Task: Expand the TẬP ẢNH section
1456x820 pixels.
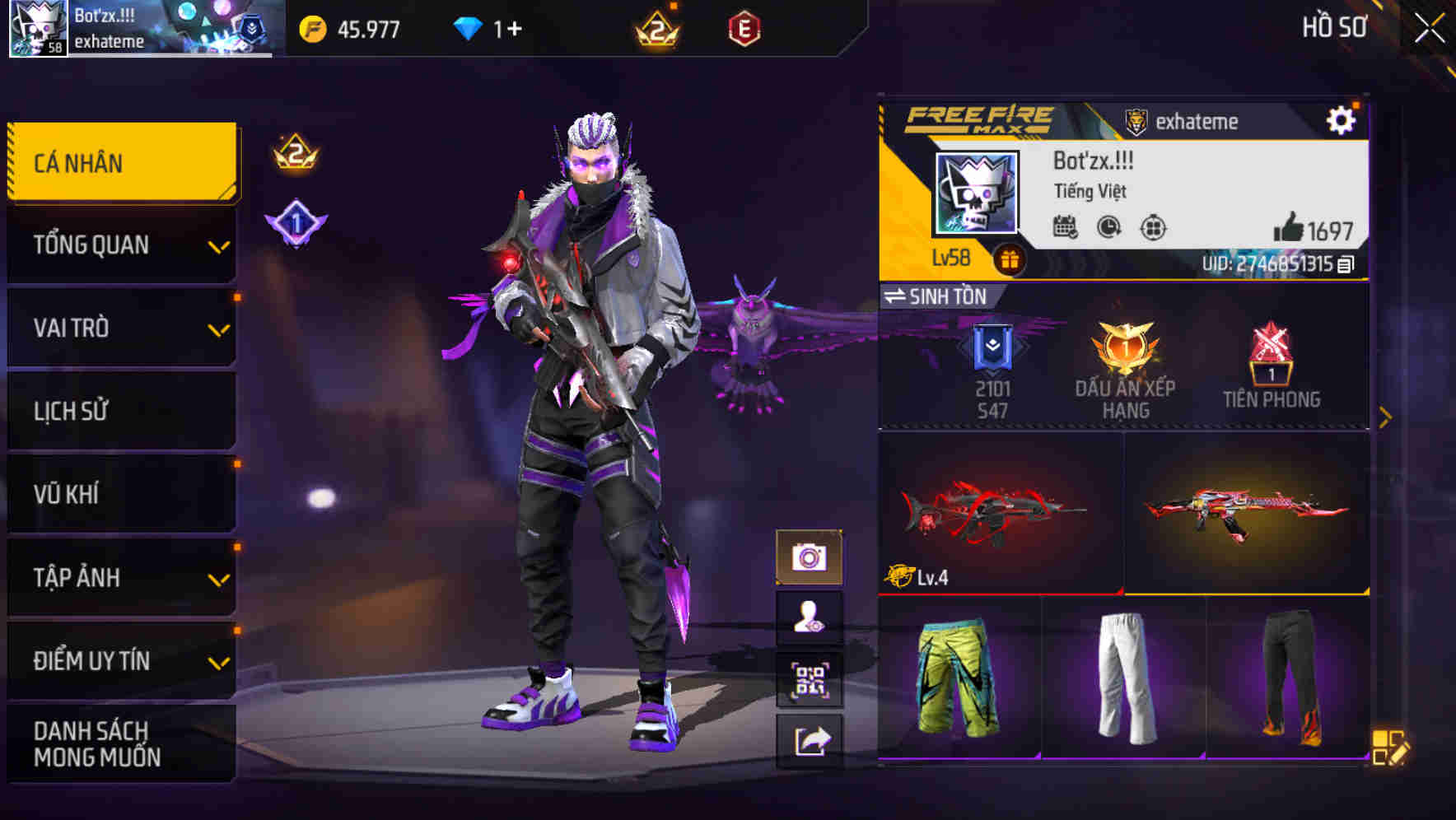Action: tap(120, 578)
